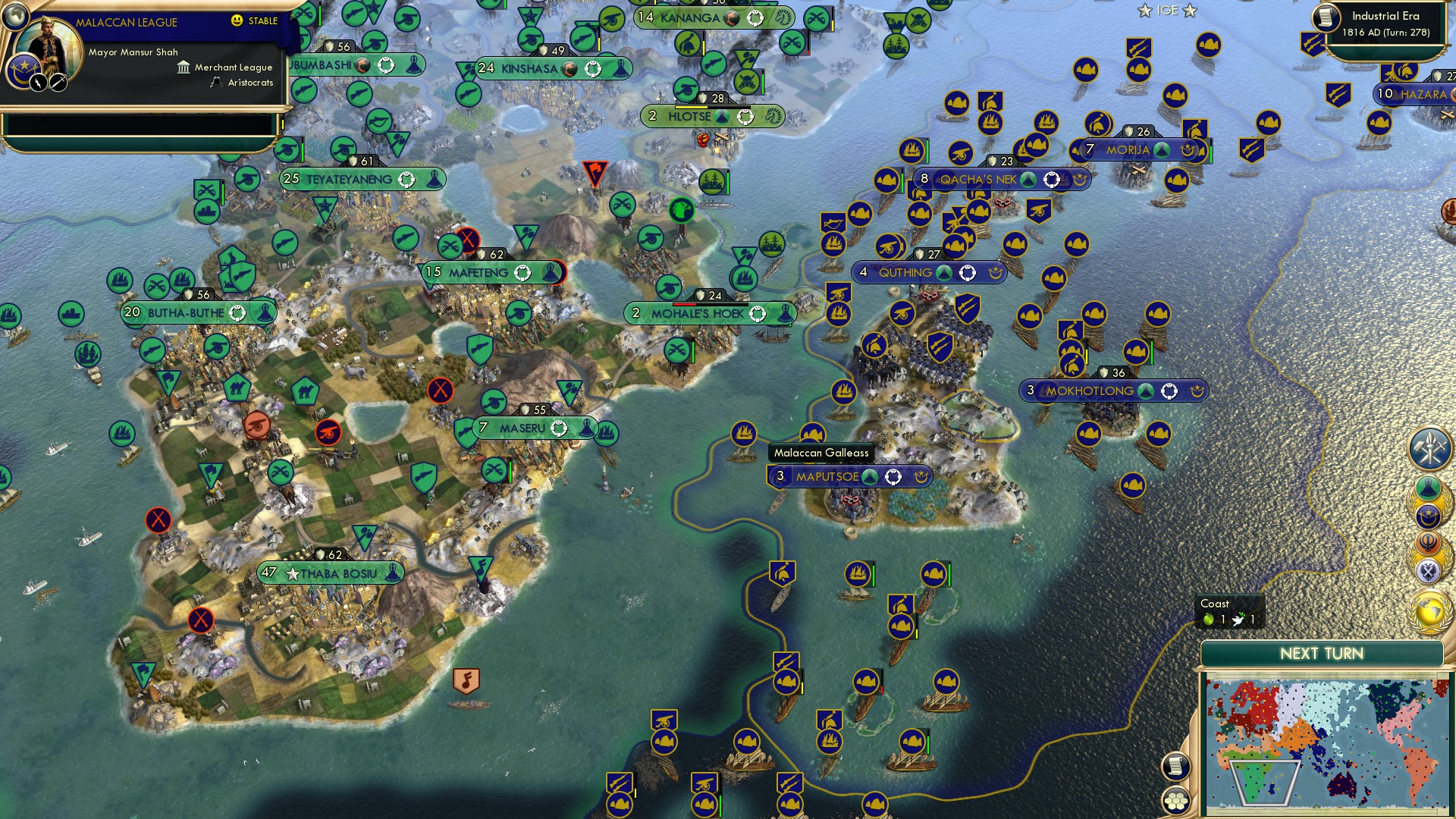Toggle strategic view with the hexagon icon

pos(1176,801)
